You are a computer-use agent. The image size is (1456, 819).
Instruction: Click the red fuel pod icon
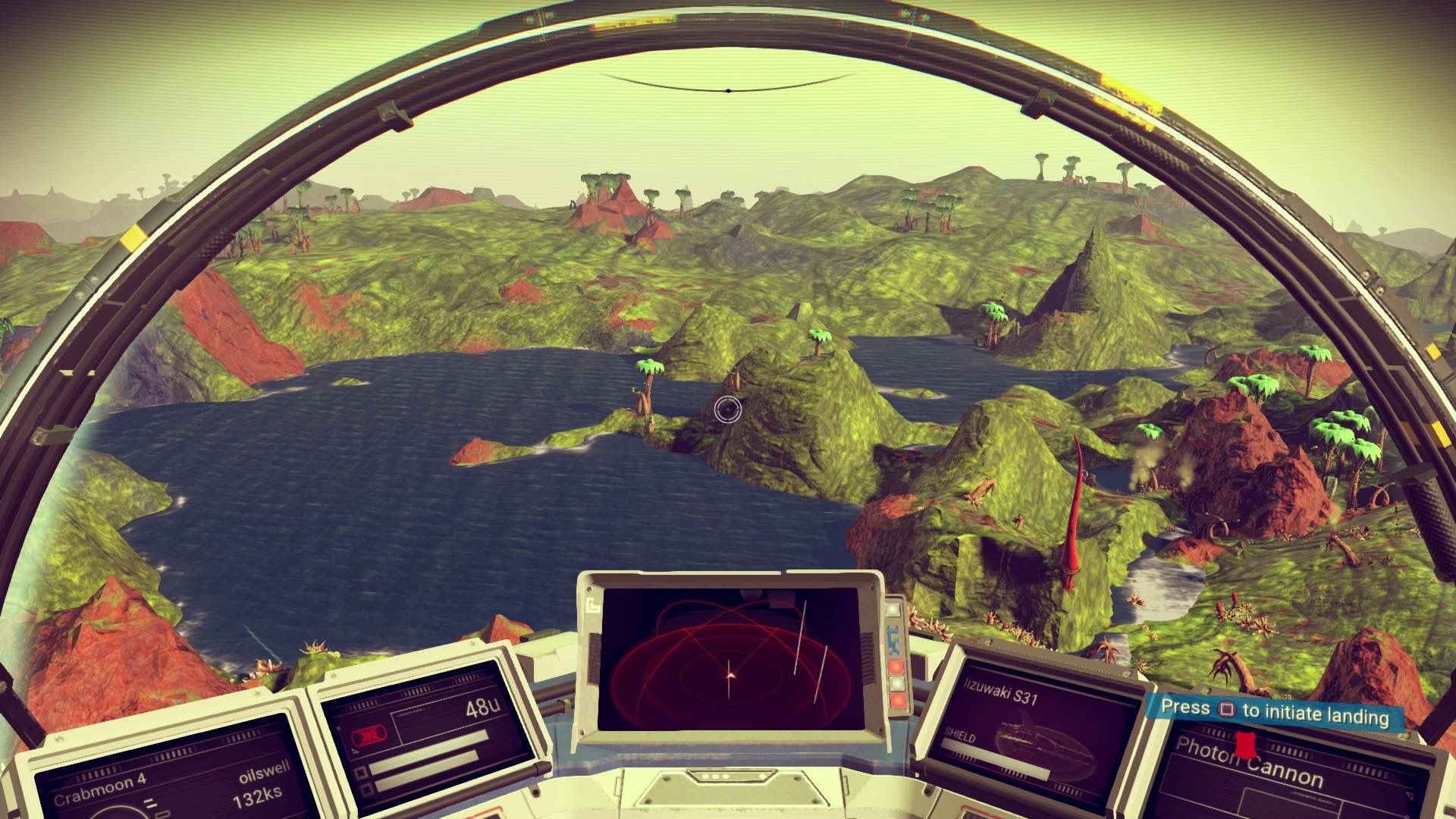point(369,736)
